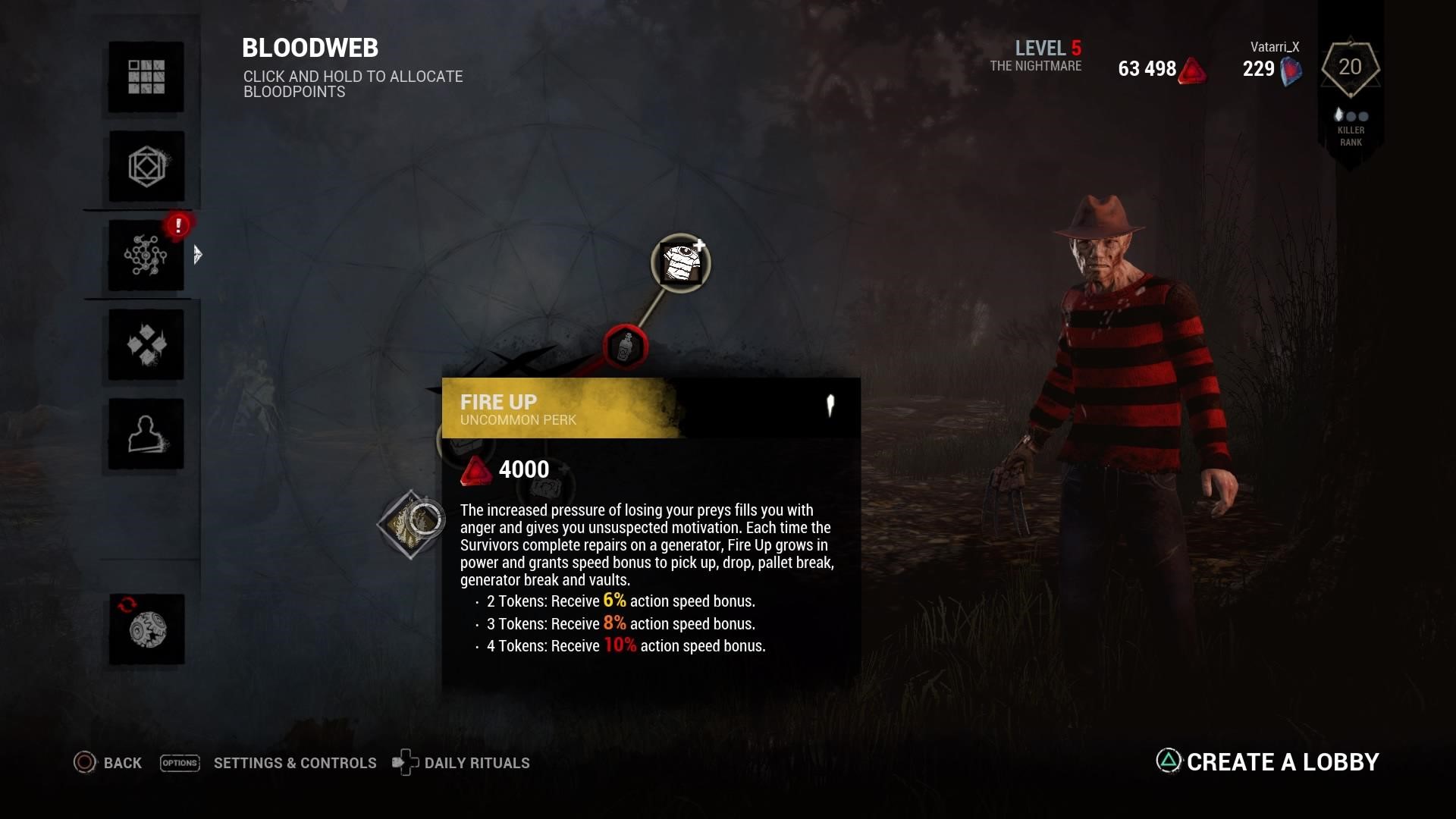Viewport: 1456px width, 819px height.
Task: Click the killer rank 20 badge
Action: [x=1350, y=68]
